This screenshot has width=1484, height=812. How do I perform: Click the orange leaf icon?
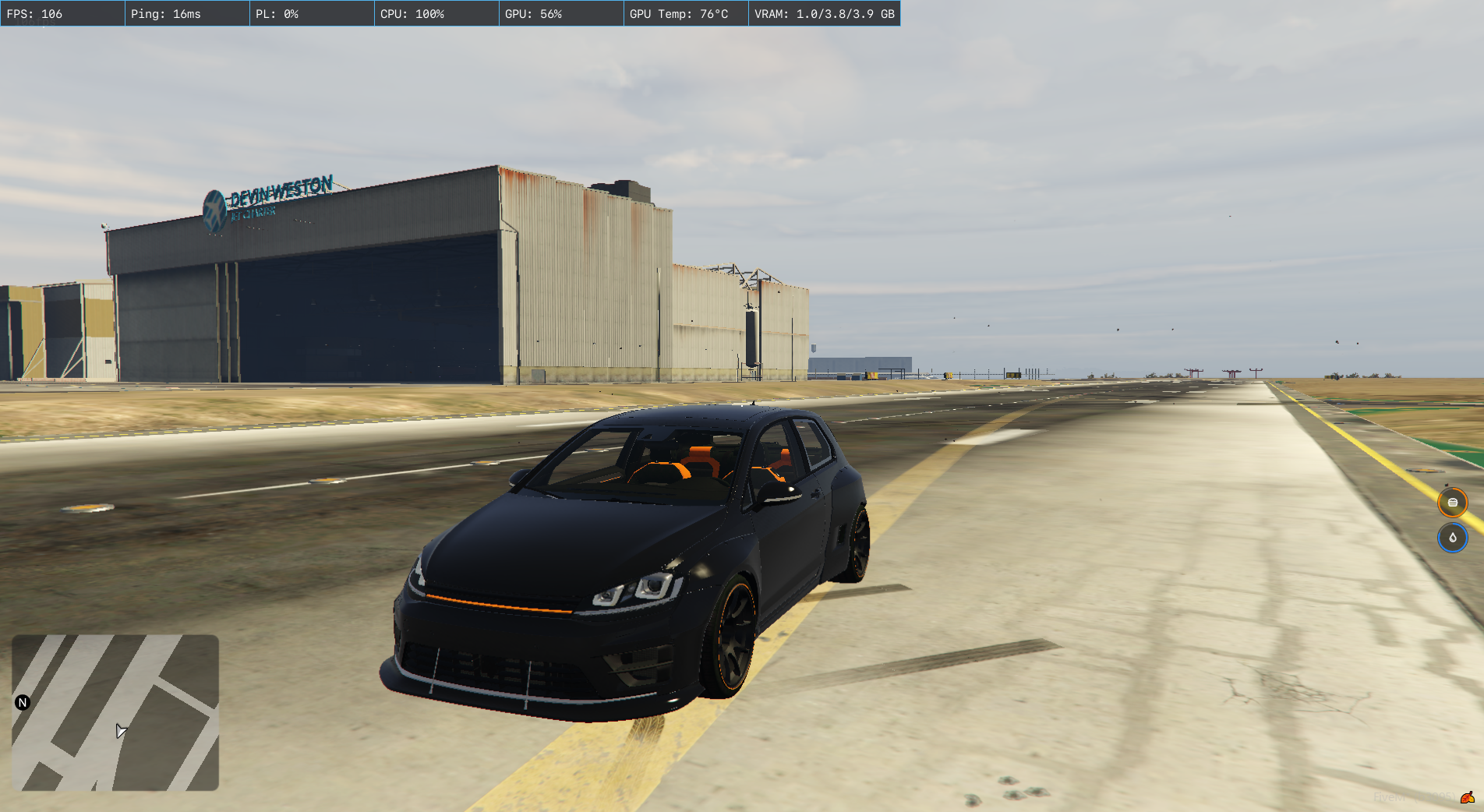[1467, 797]
